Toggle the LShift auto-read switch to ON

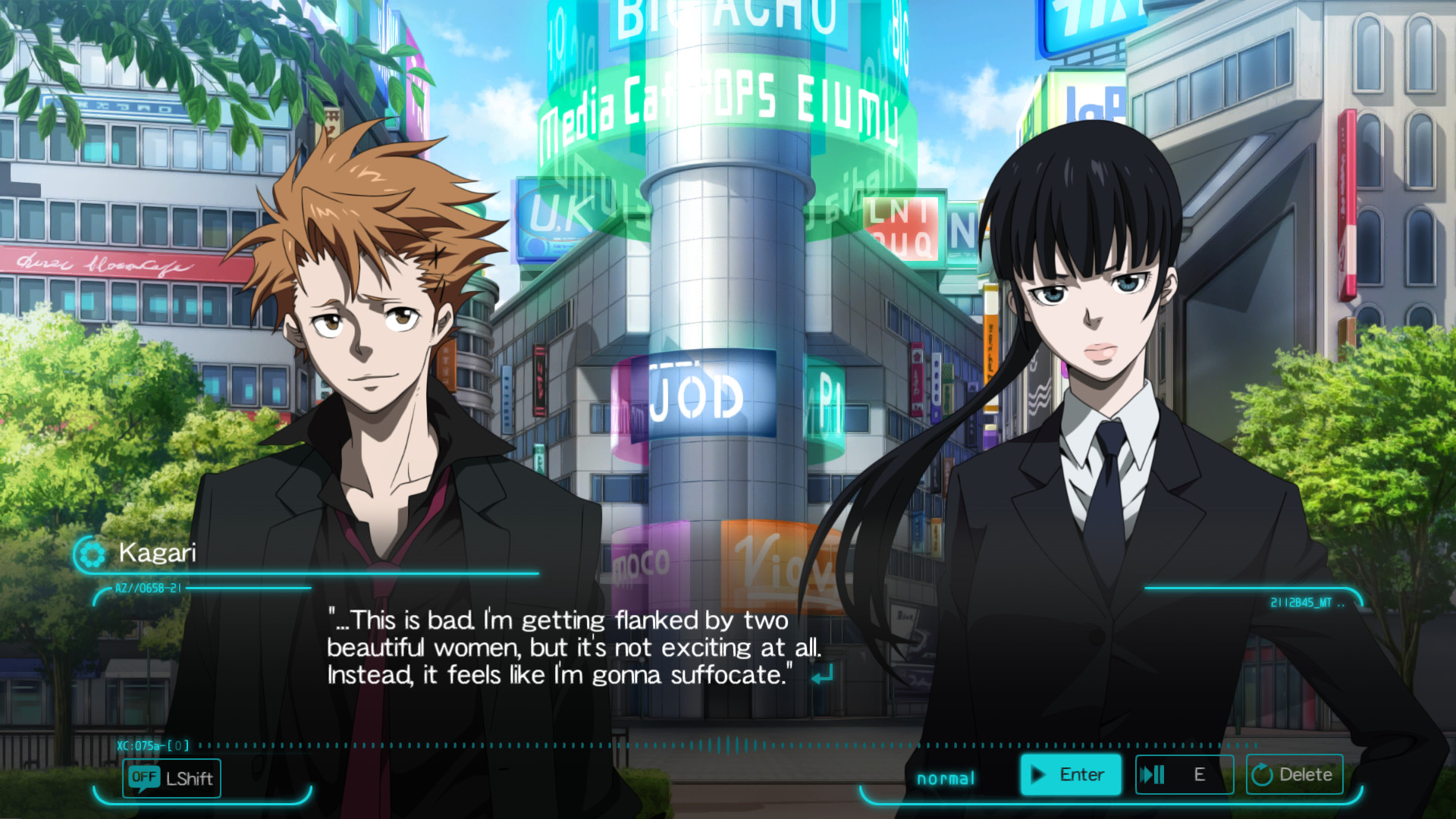tap(171, 779)
